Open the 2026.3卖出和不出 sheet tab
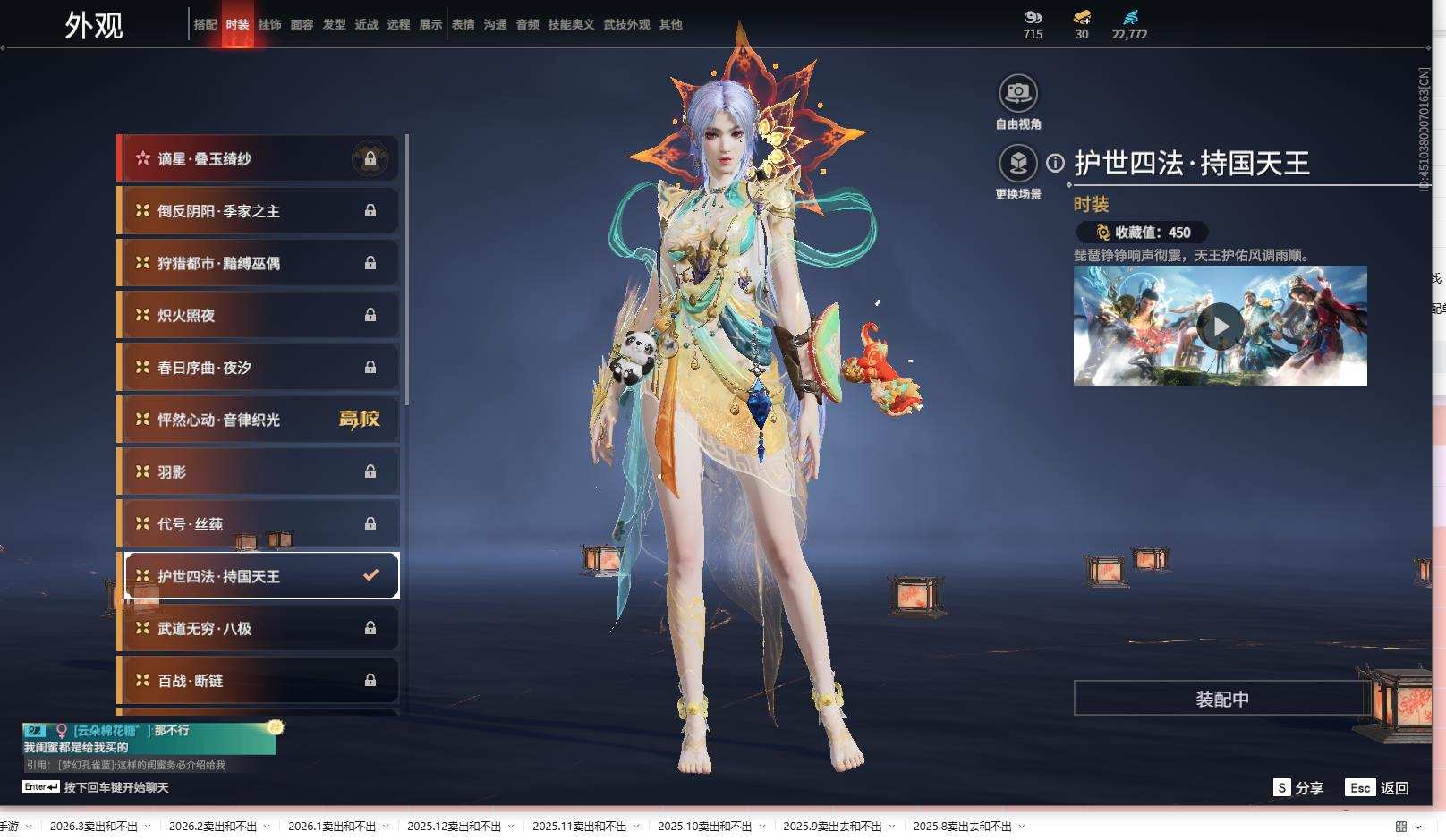This screenshot has height=840, width=1446. [x=94, y=827]
